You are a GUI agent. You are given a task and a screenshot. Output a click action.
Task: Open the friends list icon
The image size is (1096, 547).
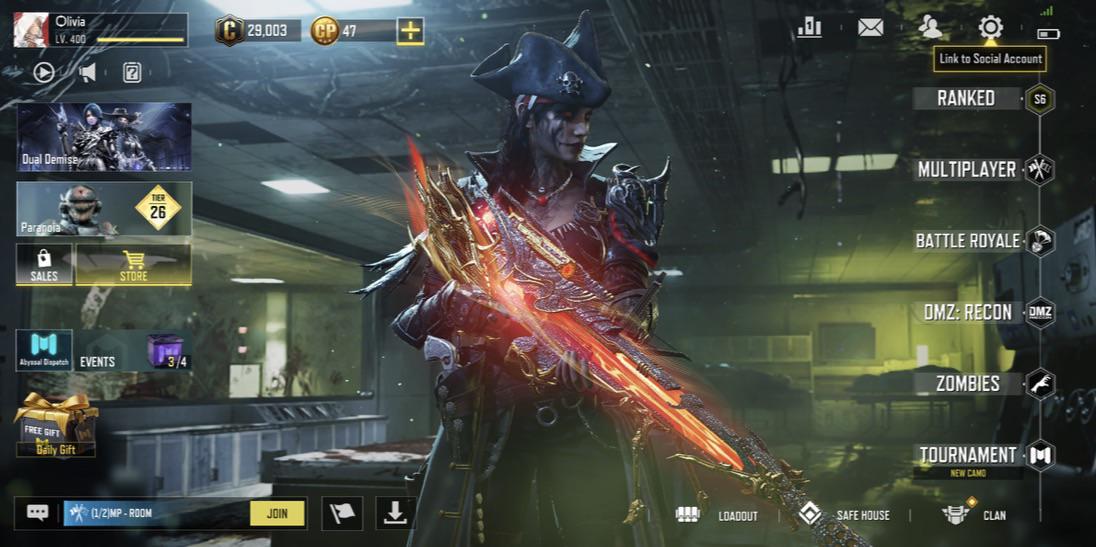click(x=930, y=27)
